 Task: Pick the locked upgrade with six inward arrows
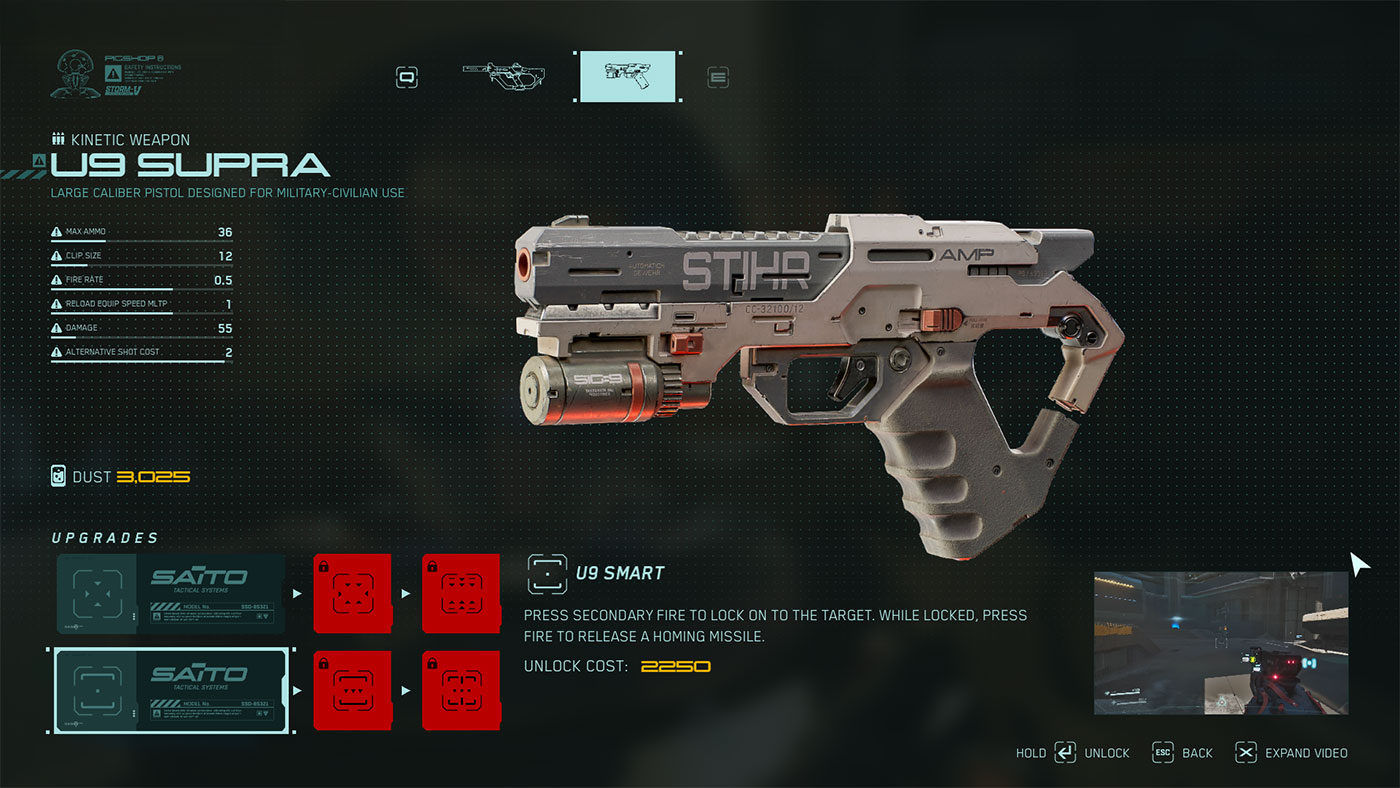(x=352, y=594)
